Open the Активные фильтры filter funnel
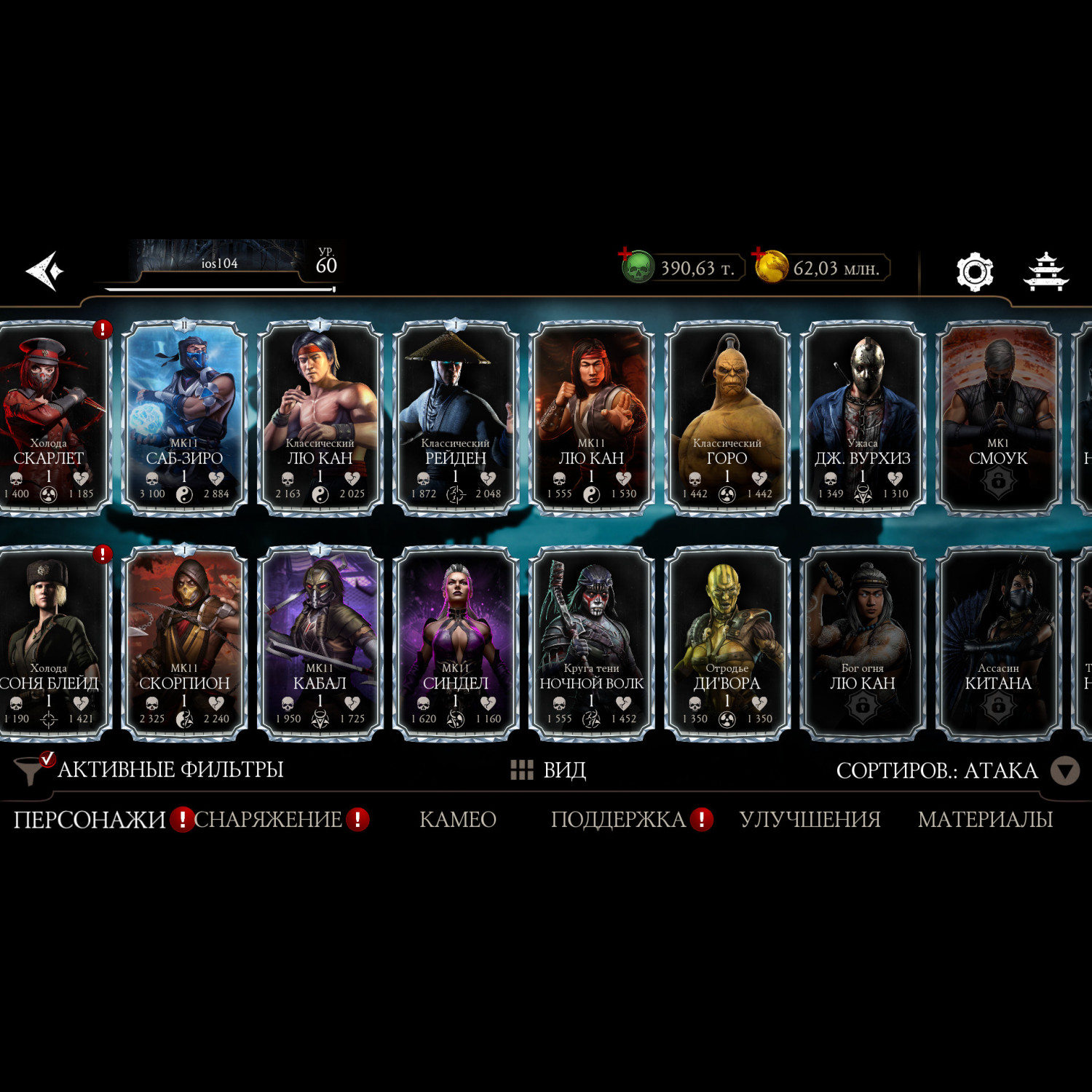The image size is (1092, 1092). point(32,769)
